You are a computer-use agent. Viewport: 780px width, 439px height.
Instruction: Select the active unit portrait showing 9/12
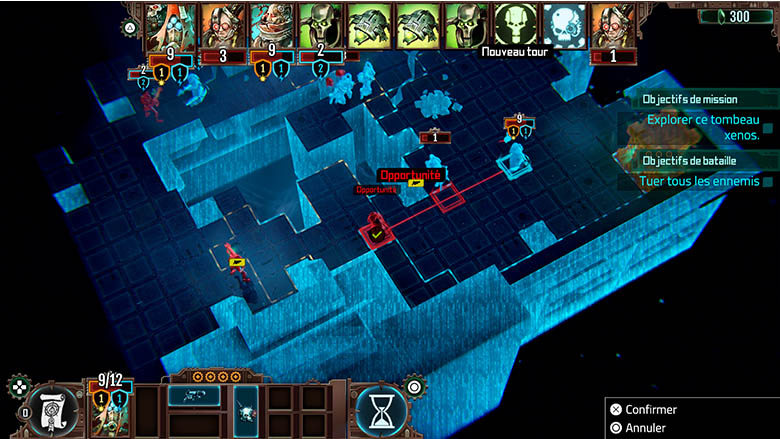pyautogui.click(x=110, y=410)
